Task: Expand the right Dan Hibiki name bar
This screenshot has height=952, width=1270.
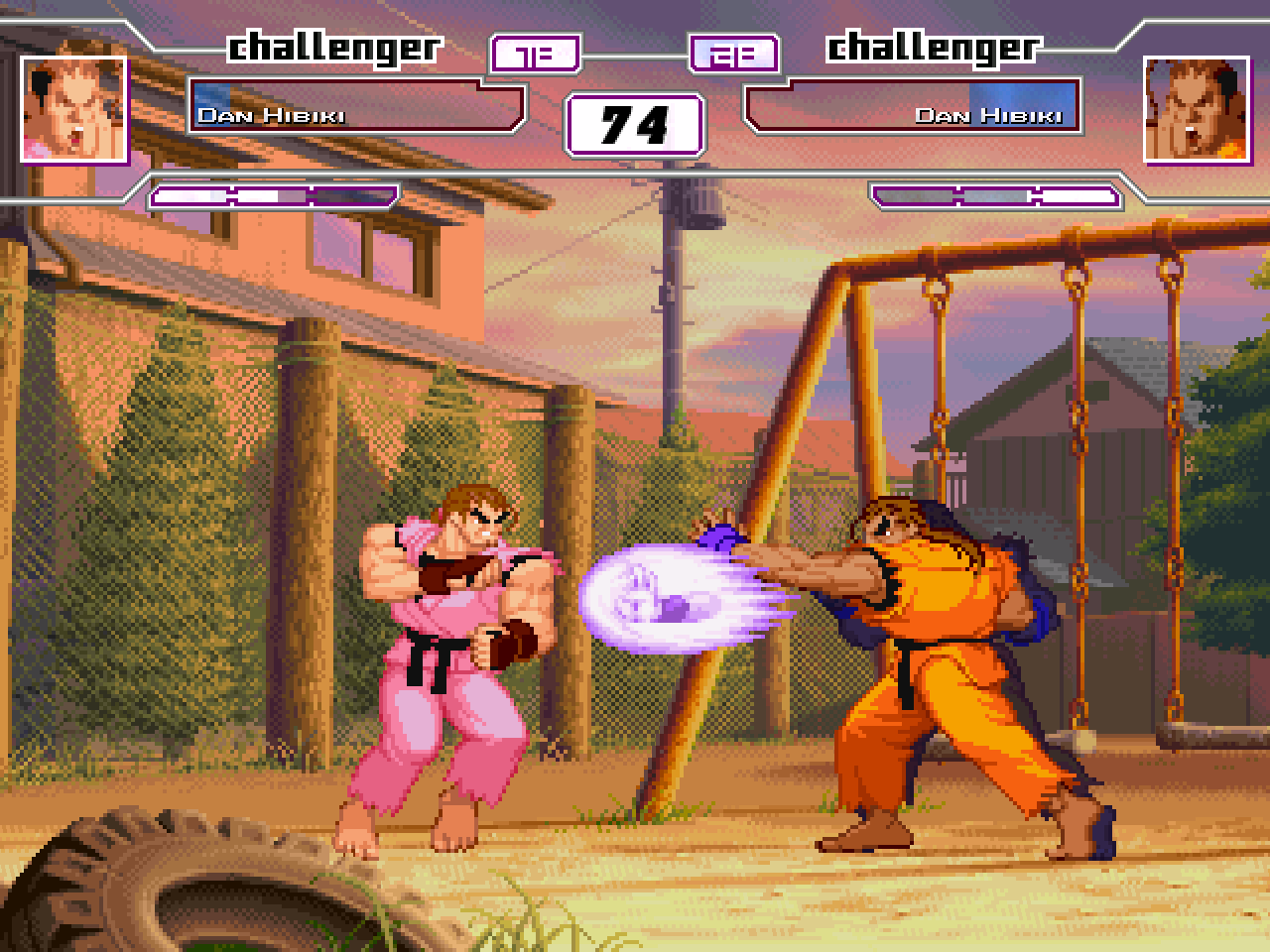Action: pyautogui.click(x=913, y=103)
